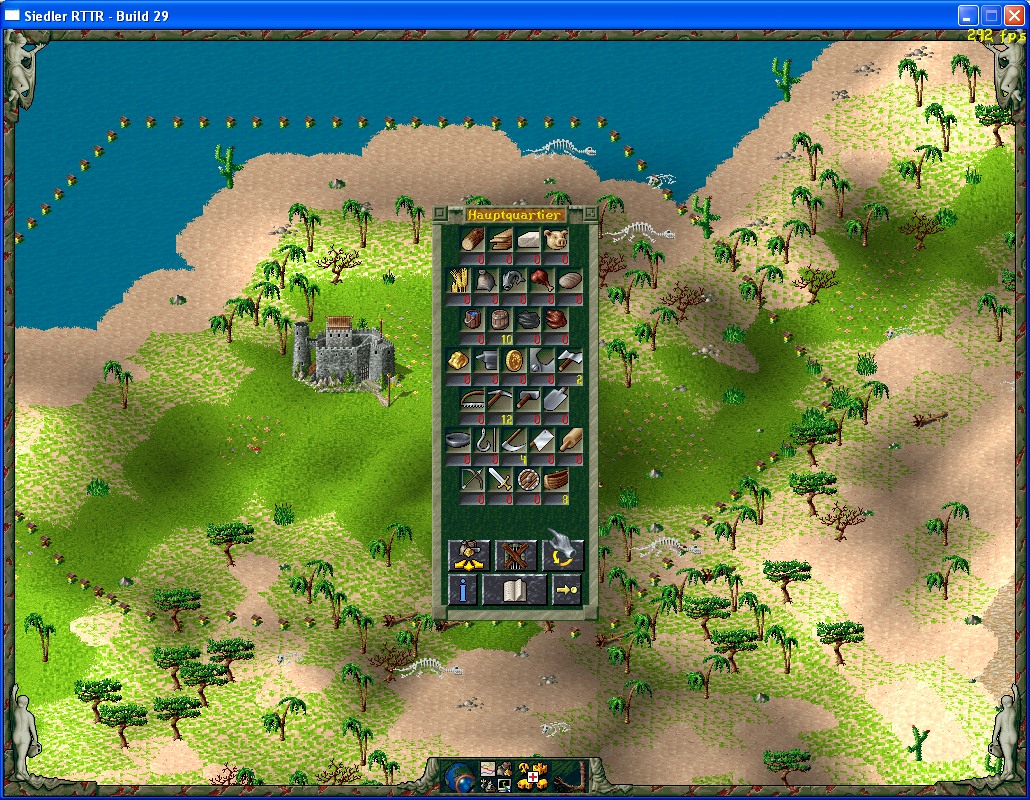Click the pickaxe tool slot
The height and width of the screenshot is (800, 1030).
point(501,400)
